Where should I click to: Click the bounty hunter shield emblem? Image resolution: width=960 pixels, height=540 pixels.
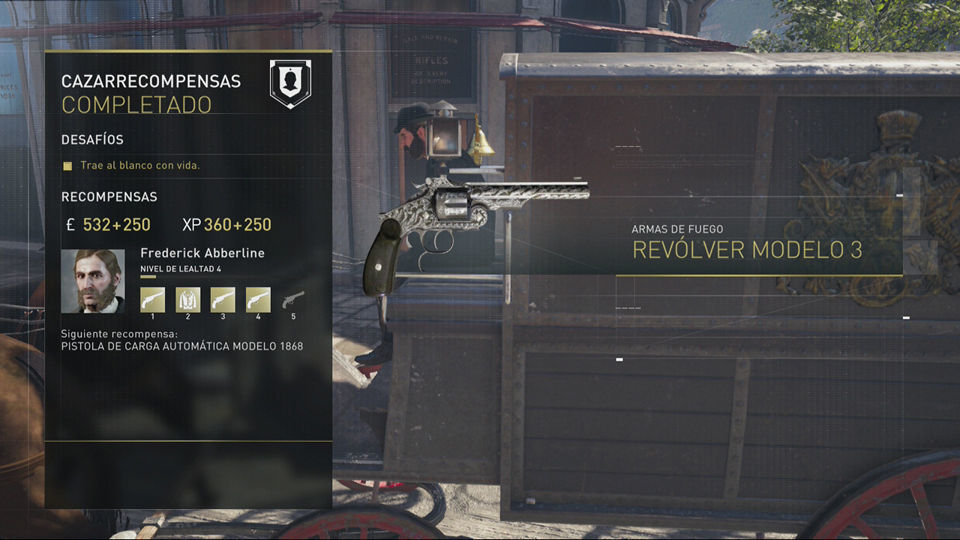click(x=290, y=84)
